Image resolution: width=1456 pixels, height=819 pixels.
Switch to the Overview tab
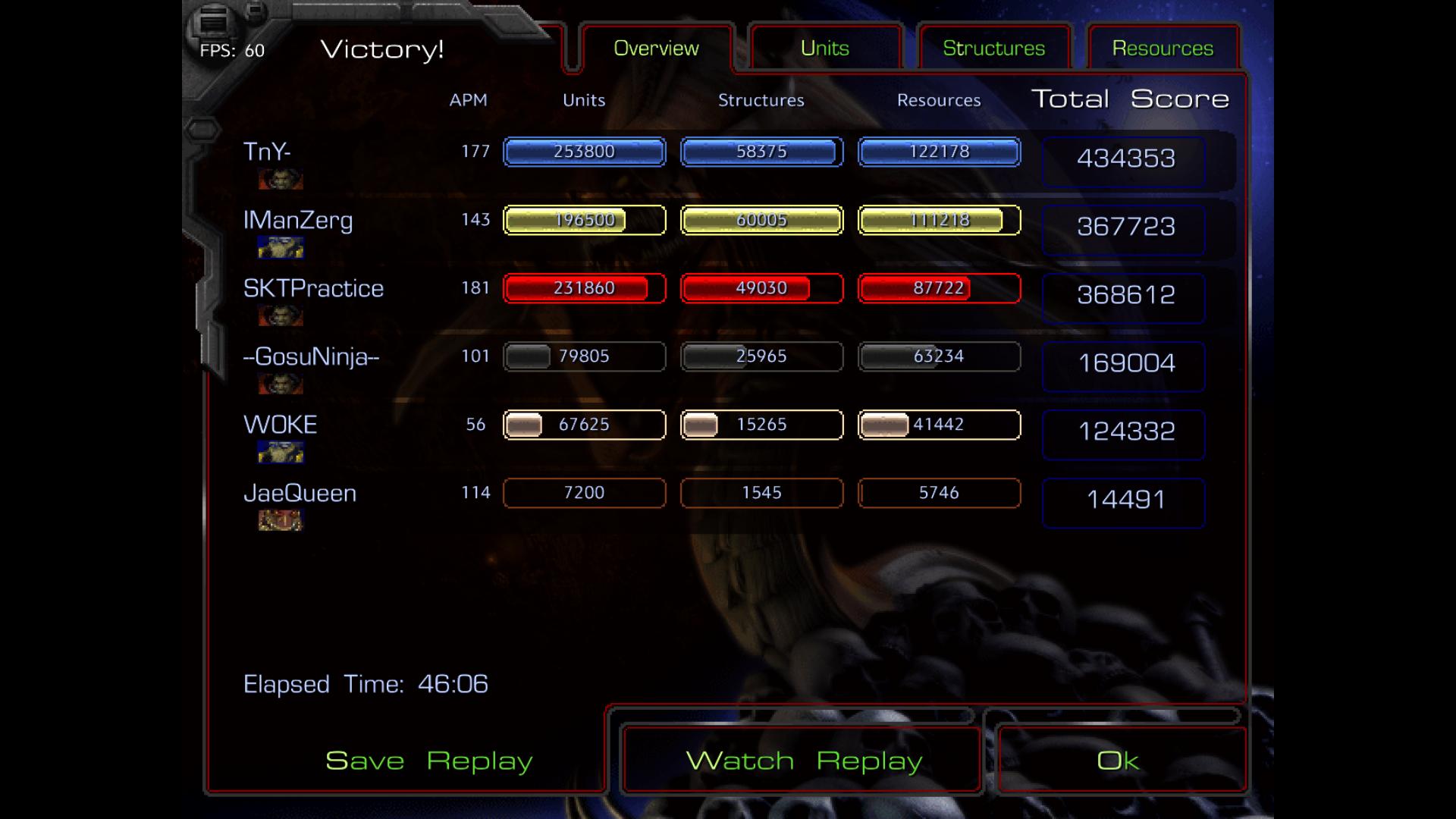(x=656, y=49)
